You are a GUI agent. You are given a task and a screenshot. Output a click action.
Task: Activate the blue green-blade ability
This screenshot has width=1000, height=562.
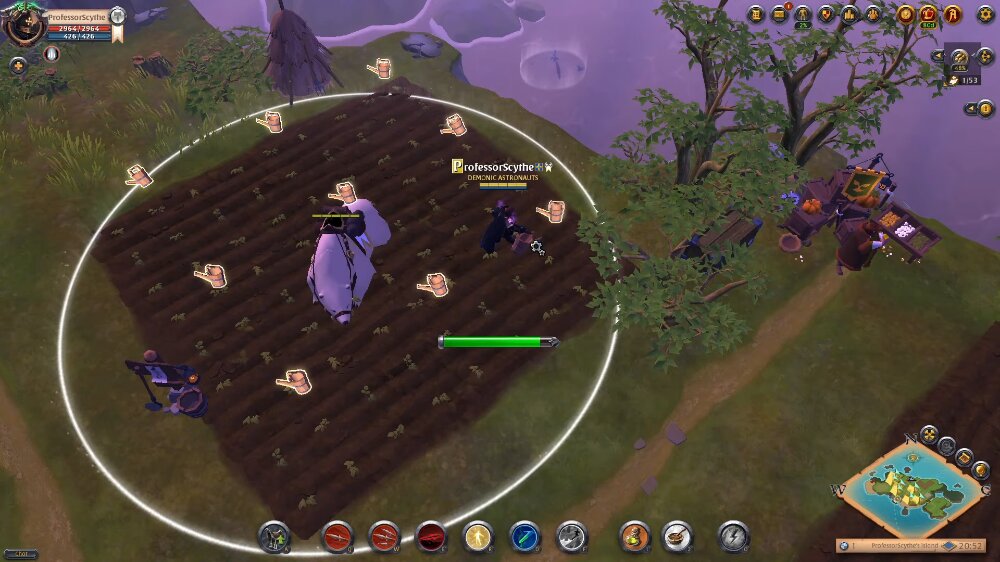pyautogui.click(x=525, y=537)
